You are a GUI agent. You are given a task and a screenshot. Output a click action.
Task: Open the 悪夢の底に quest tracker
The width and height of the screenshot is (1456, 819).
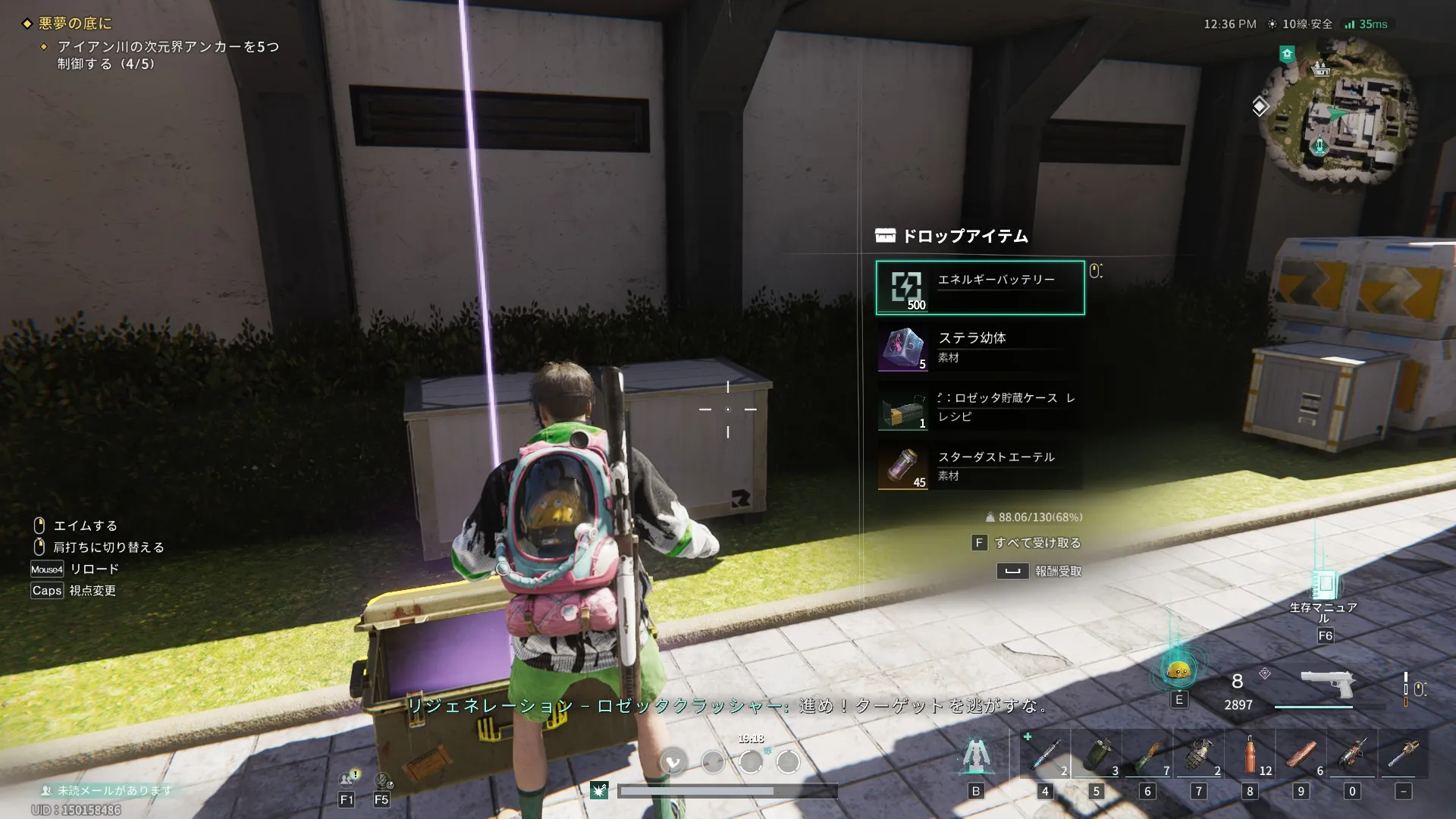pyautogui.click(x=75, y=24)
